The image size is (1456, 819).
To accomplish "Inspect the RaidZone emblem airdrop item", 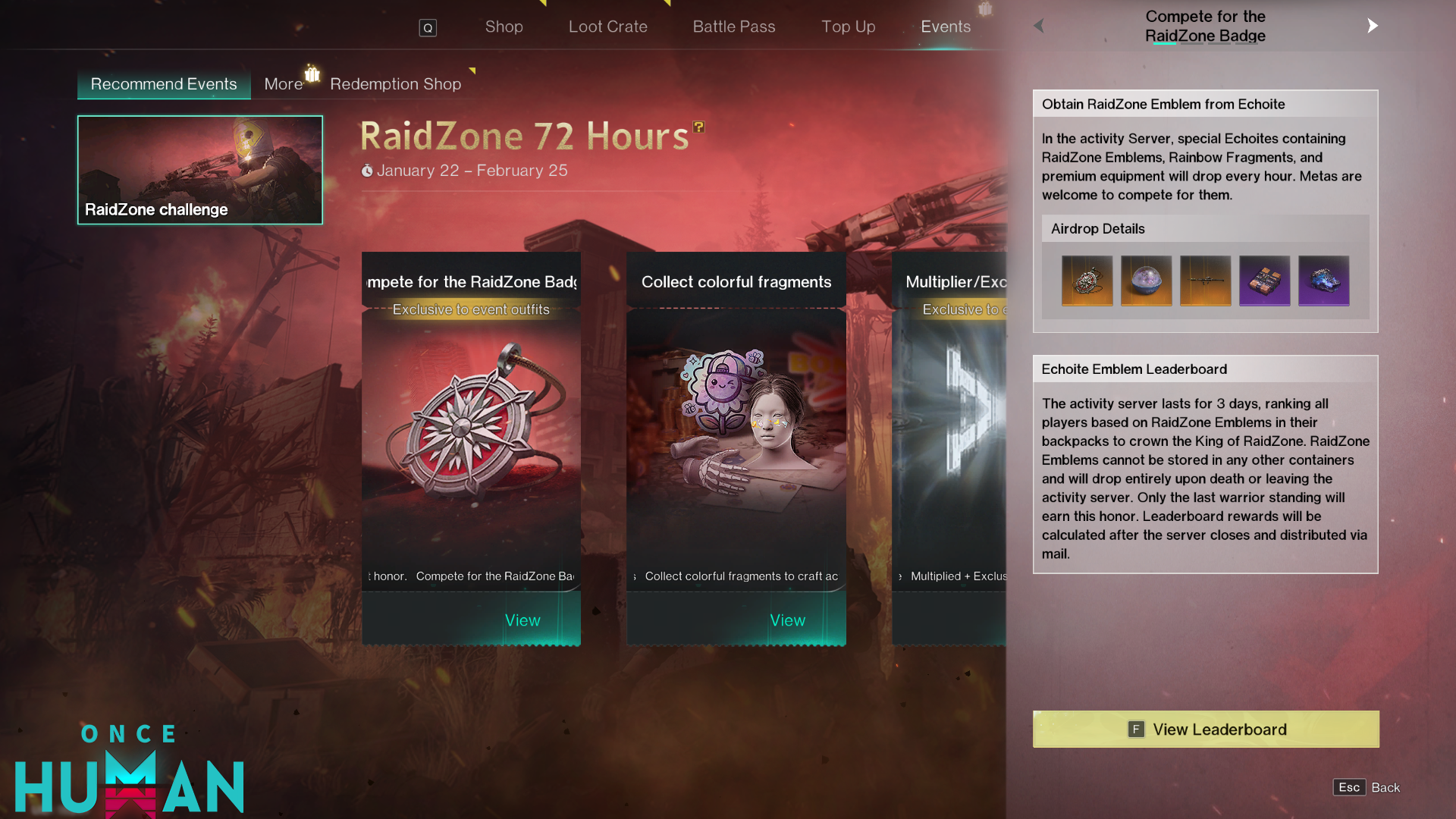I will click(1087, 281).
